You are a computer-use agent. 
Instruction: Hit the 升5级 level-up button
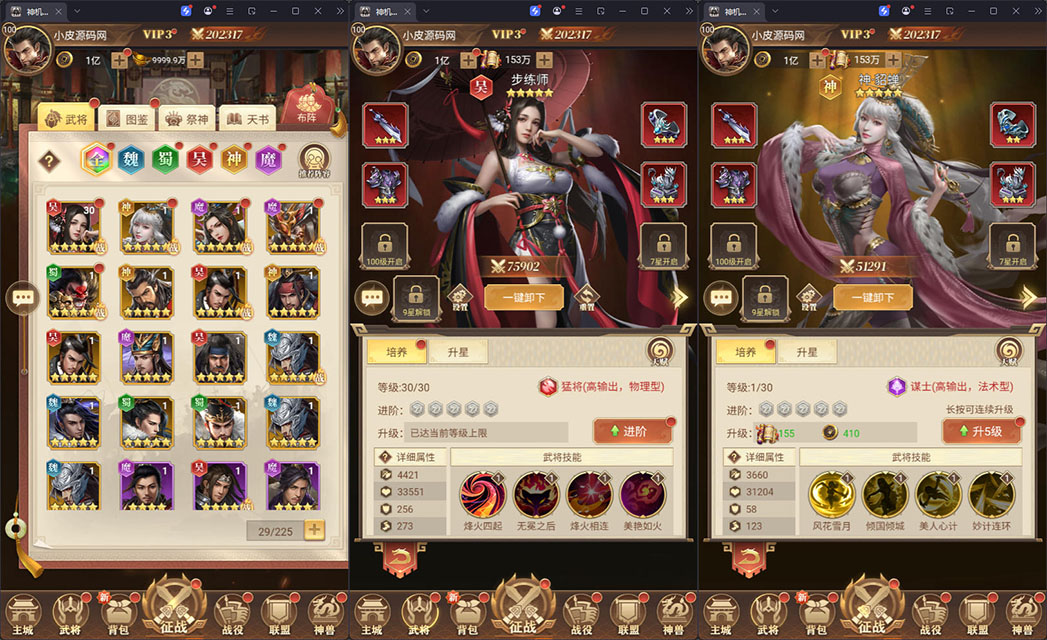click(x=981, y=431)
